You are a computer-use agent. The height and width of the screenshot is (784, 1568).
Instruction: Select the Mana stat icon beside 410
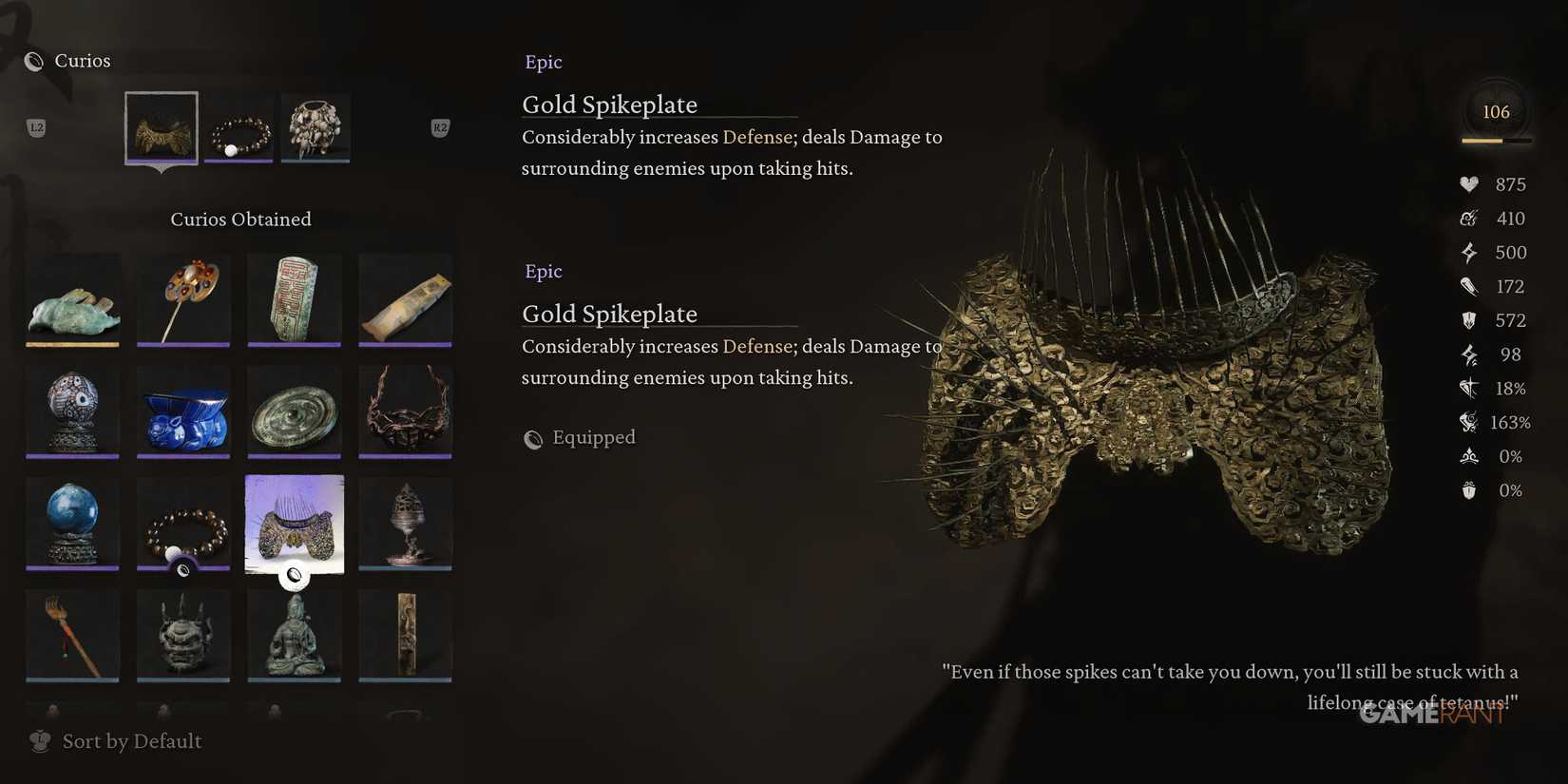pos(1469,218)
